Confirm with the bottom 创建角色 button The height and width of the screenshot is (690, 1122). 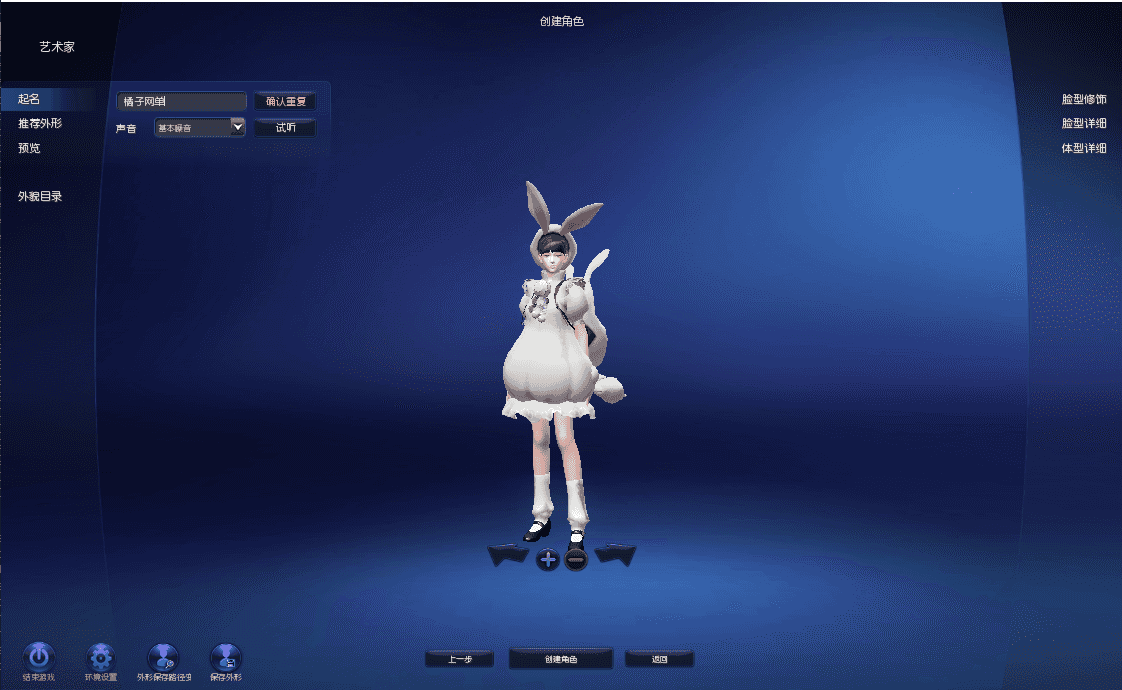560,659
